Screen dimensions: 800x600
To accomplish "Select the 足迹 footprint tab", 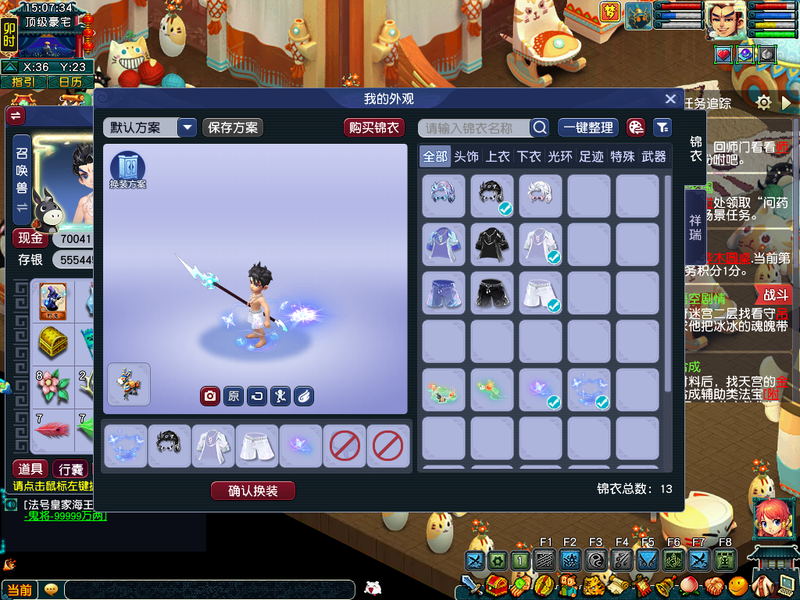I will tap(591, 157).
